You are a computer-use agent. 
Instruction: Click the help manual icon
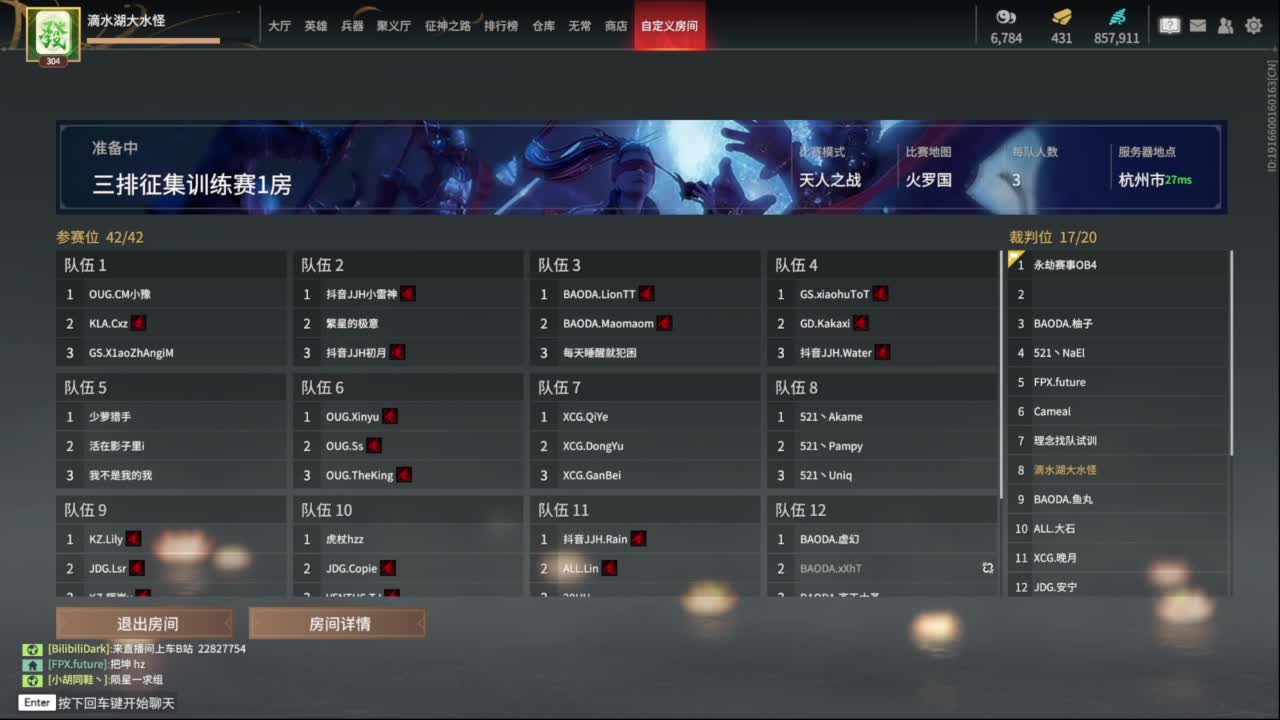pos(1169,25)
